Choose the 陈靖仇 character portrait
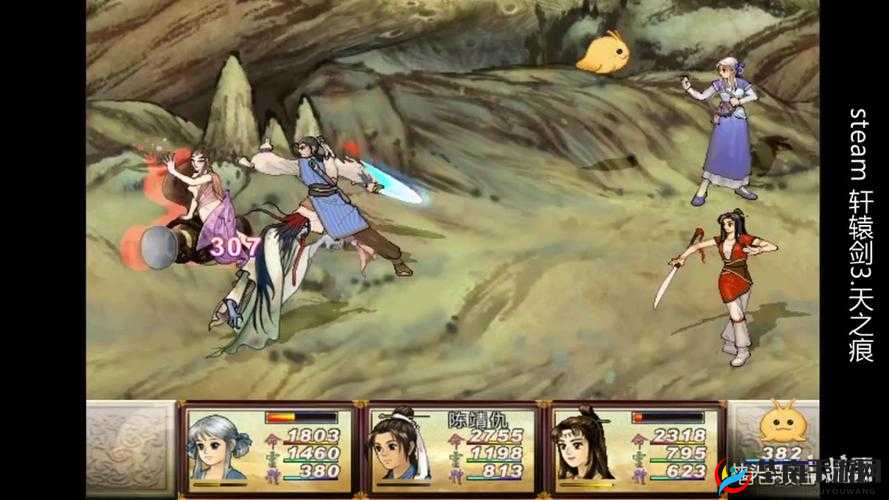Screen dimensions: 889x500 tap(398, 447)
